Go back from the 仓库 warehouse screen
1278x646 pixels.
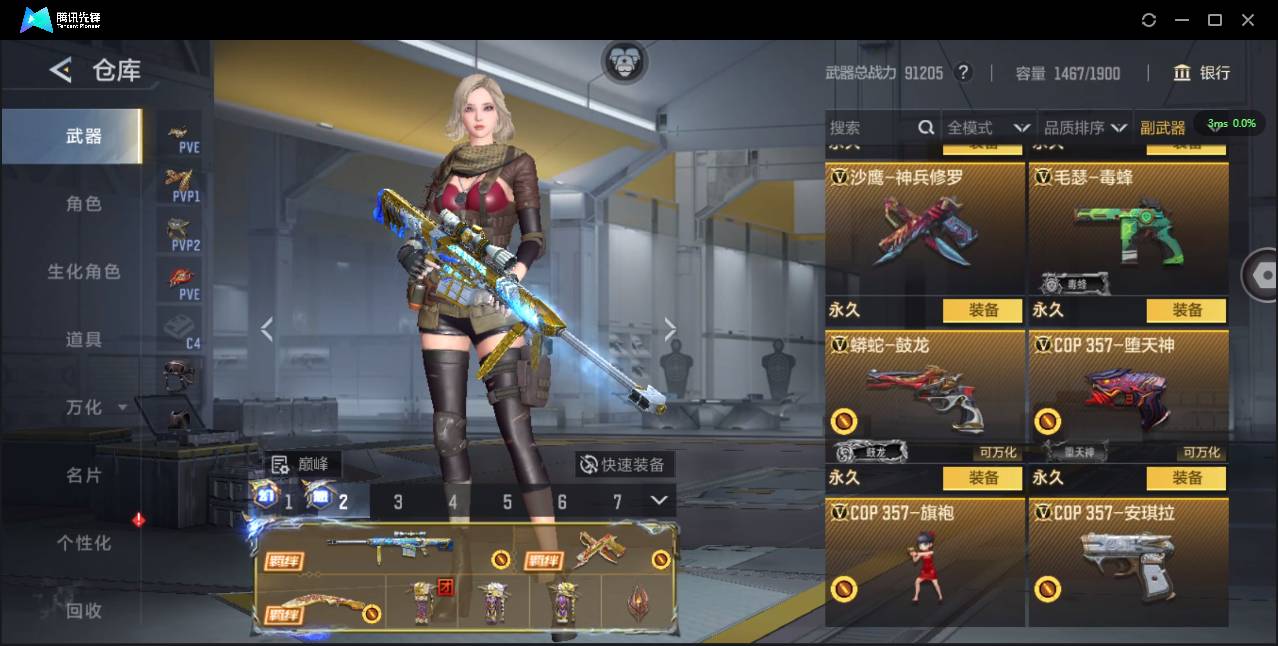click(x=60, y=70)
